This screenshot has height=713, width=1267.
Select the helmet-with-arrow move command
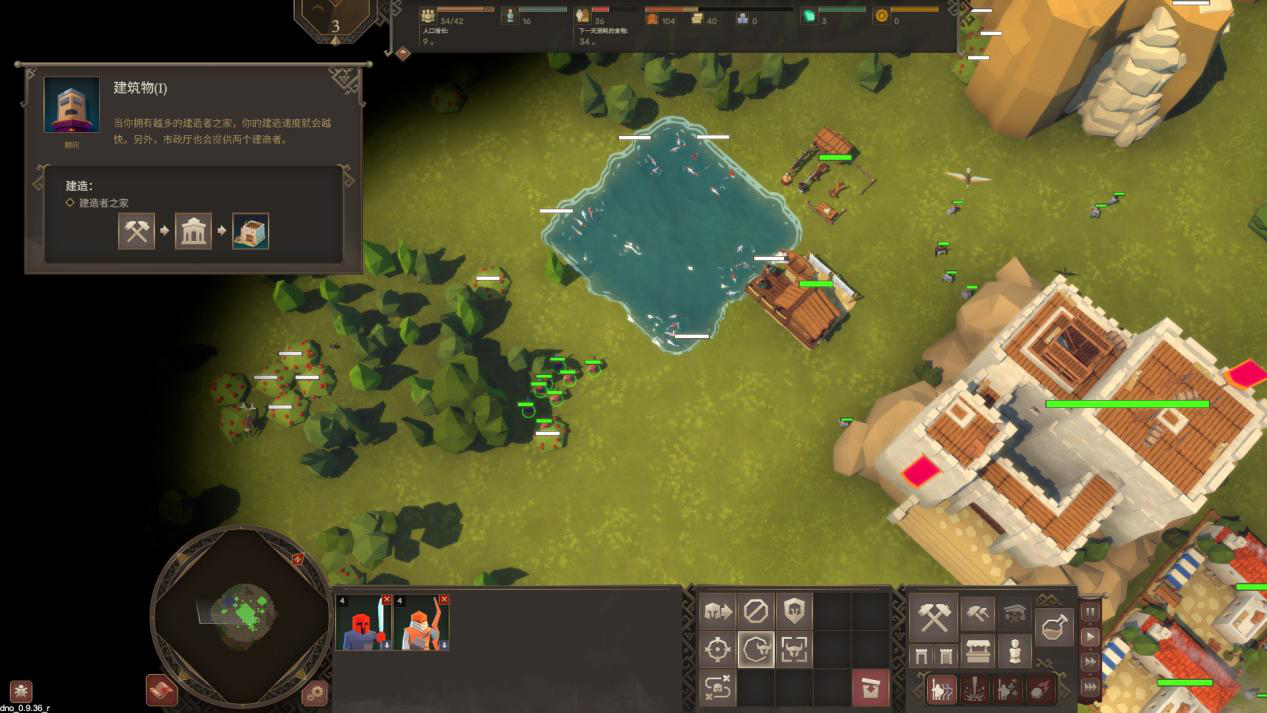[717, 610]
